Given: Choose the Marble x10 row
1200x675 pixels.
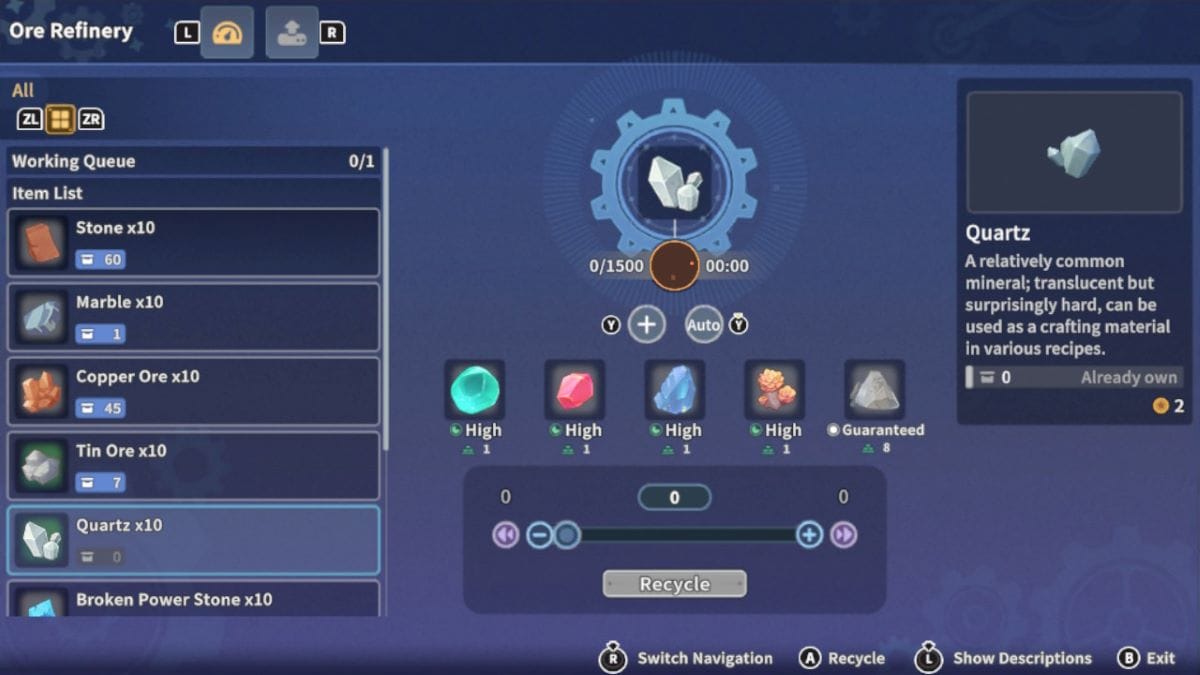Looking at the screenshot, I should [194, 317].
